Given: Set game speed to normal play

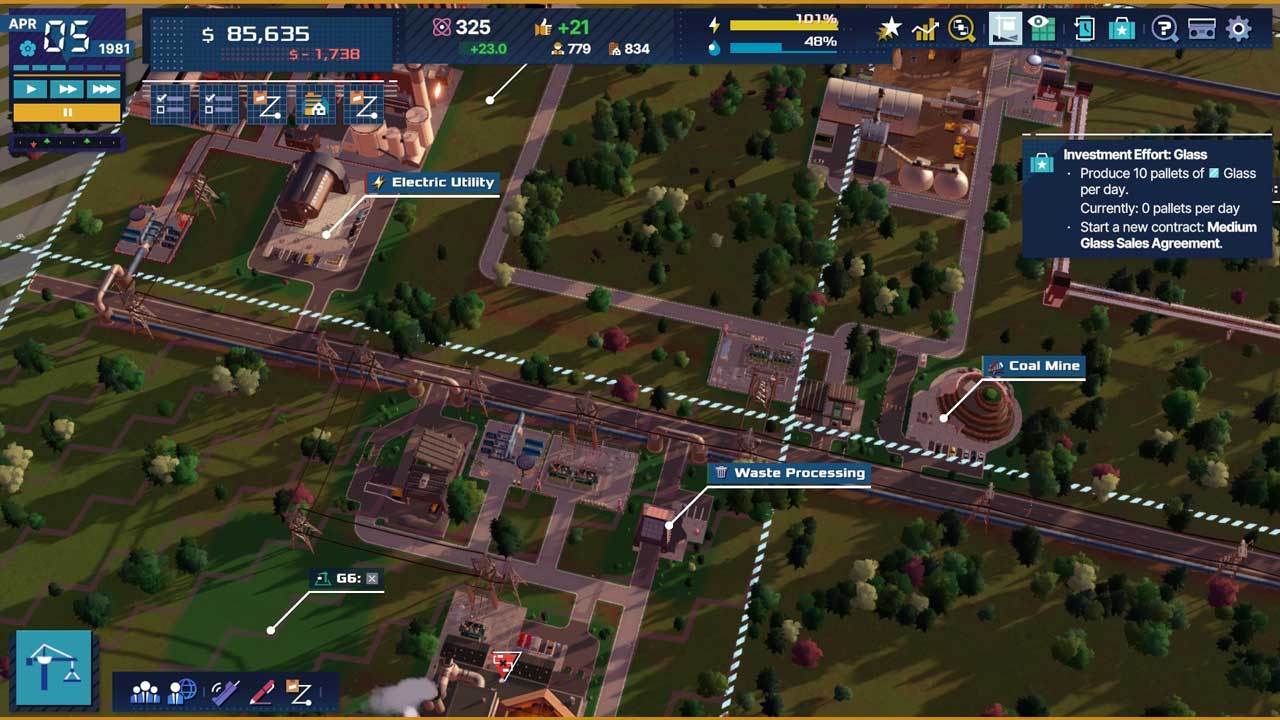Looking at the screenshot, I should click(31, 89).
